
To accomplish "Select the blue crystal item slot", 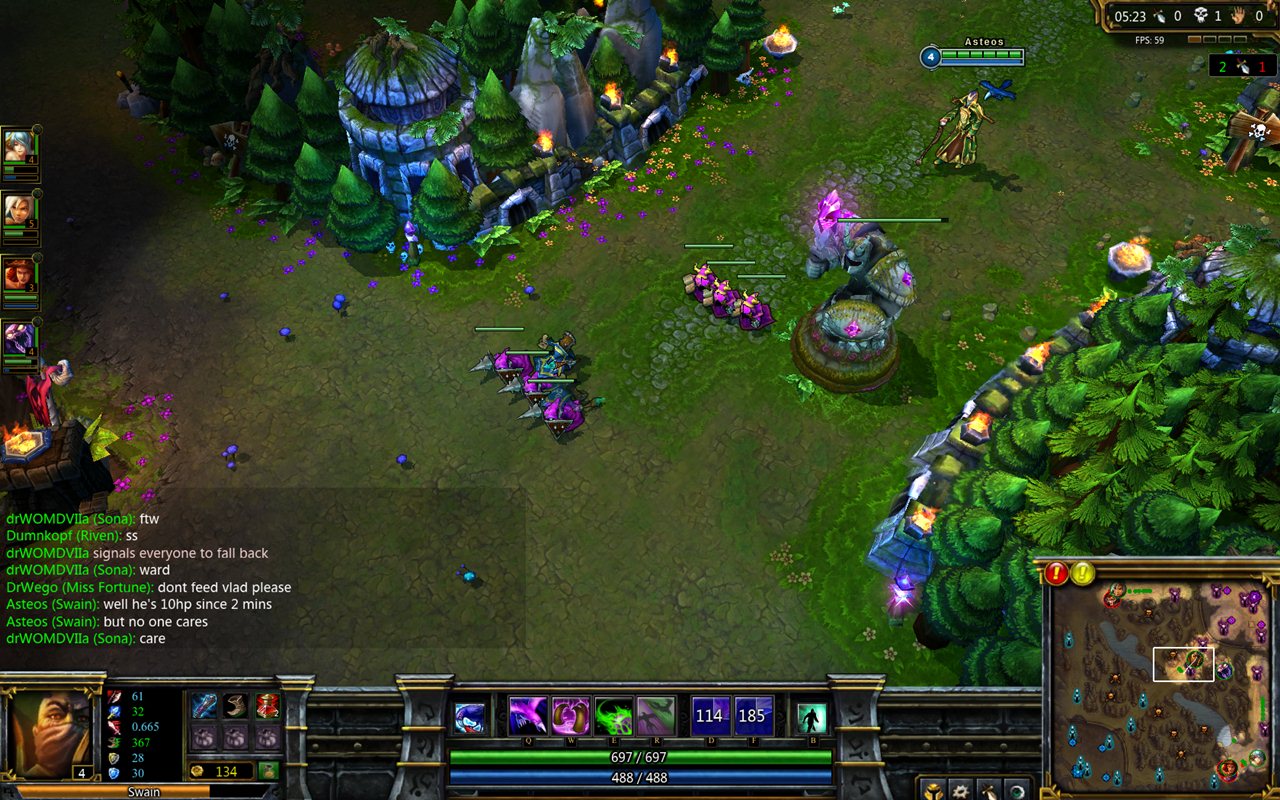I will [204, 706].
